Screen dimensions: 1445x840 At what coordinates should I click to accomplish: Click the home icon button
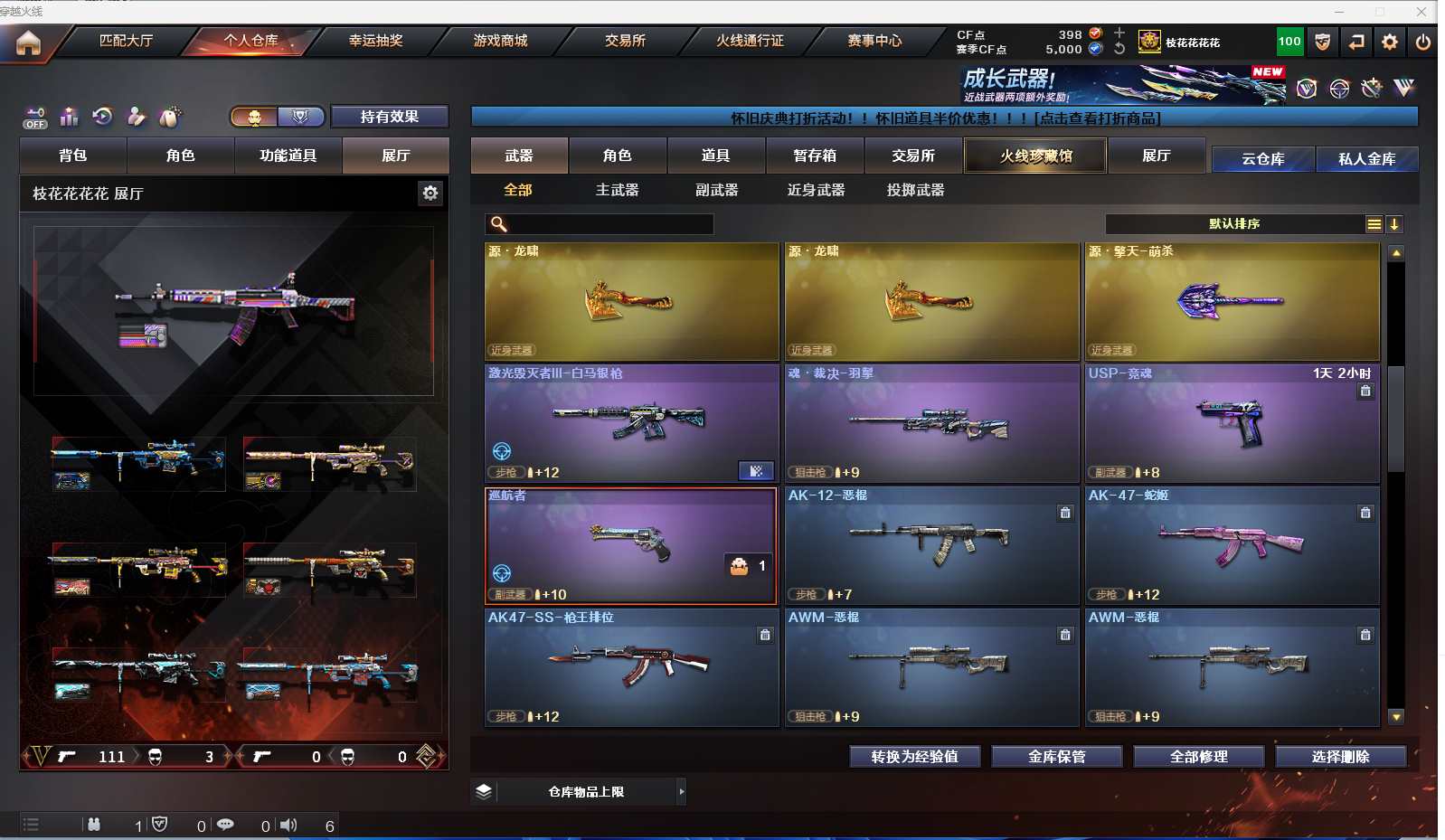click(28, 42)
